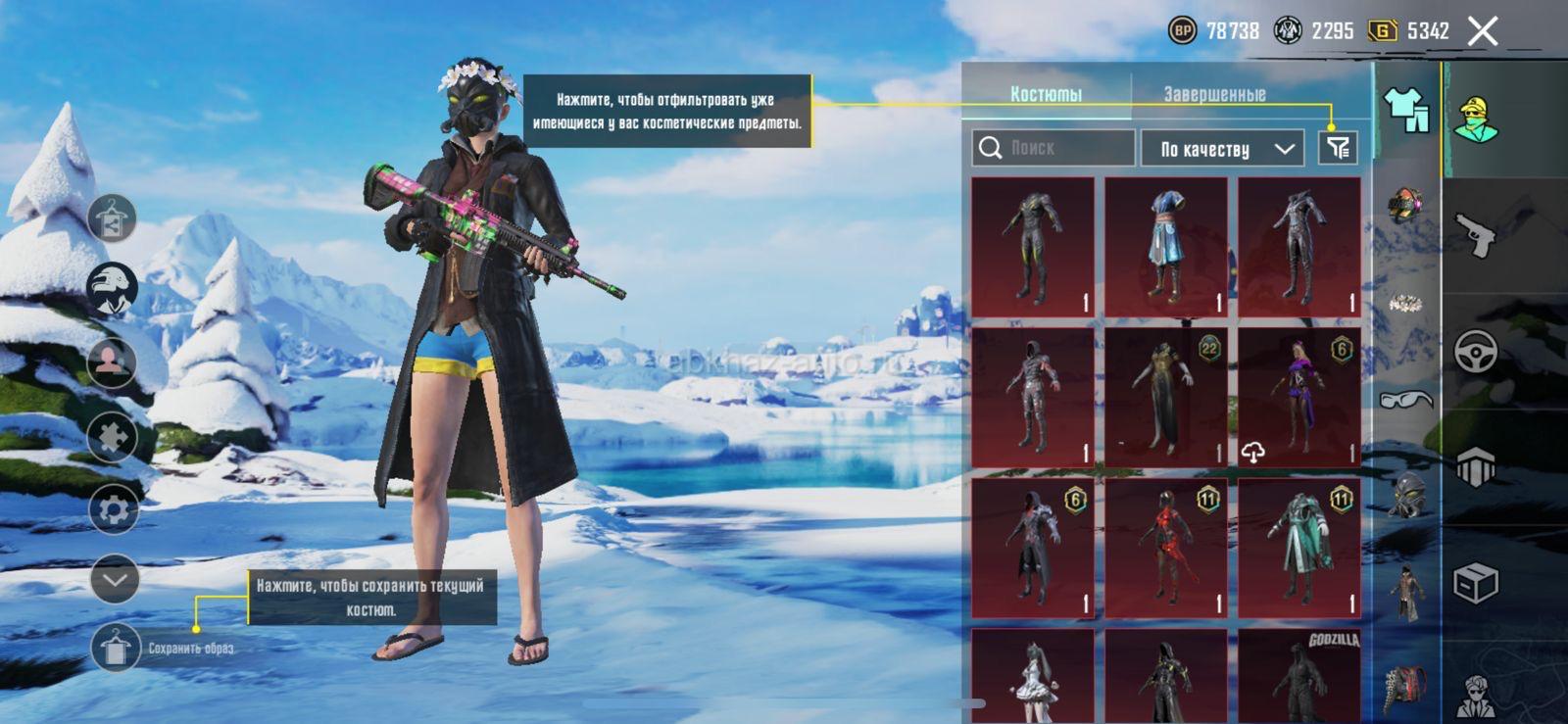Image resolution: width=1568 pixels, height=724 pixels.
Task: Save current look with Сохранить образ
Action: 116,648
